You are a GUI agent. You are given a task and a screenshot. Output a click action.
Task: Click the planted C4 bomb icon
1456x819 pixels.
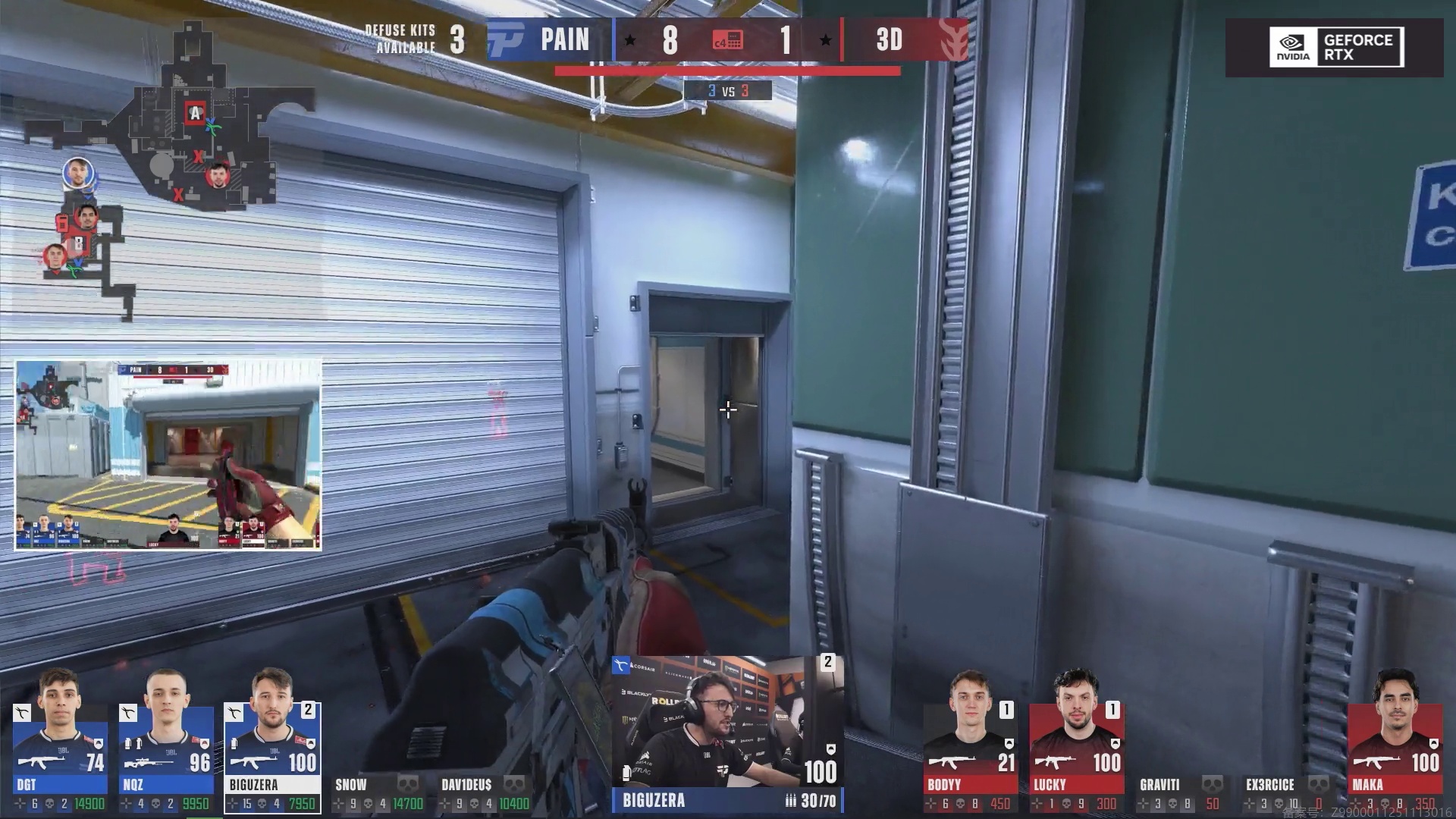tap(727, 40)
